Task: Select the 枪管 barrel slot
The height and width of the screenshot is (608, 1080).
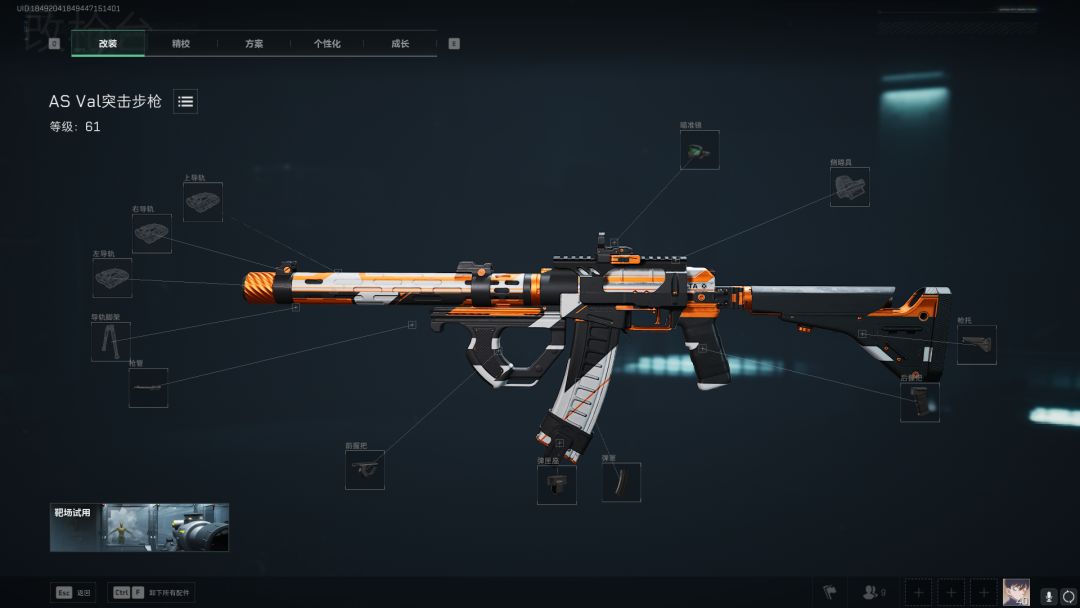Action: coord(148,388)
